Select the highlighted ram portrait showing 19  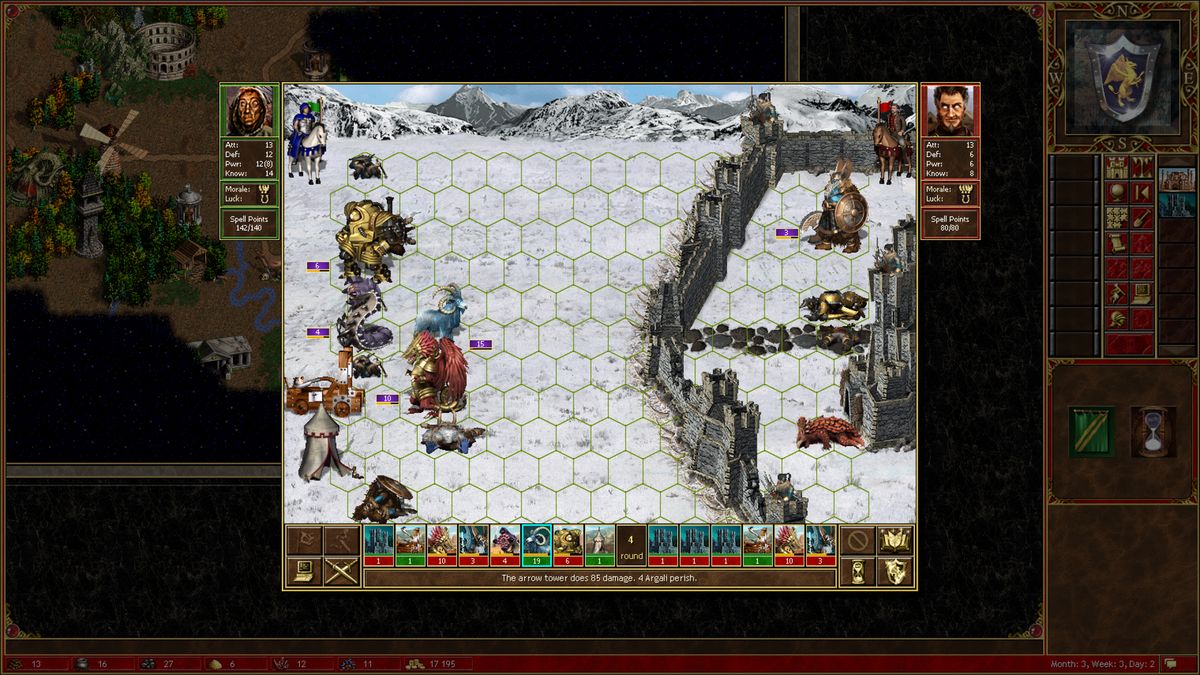537,545
